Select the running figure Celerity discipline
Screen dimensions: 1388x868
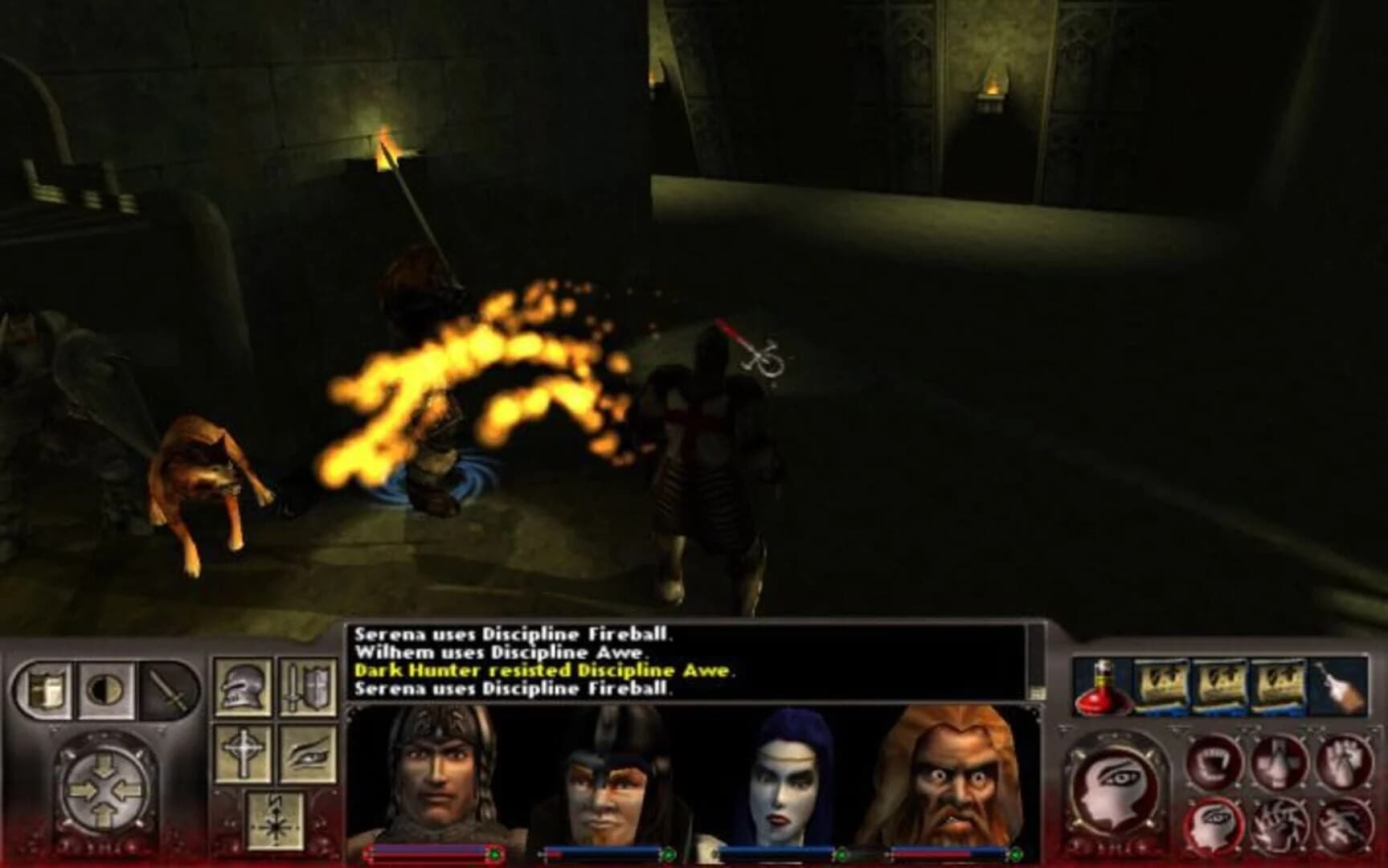tap(1345, 825)
